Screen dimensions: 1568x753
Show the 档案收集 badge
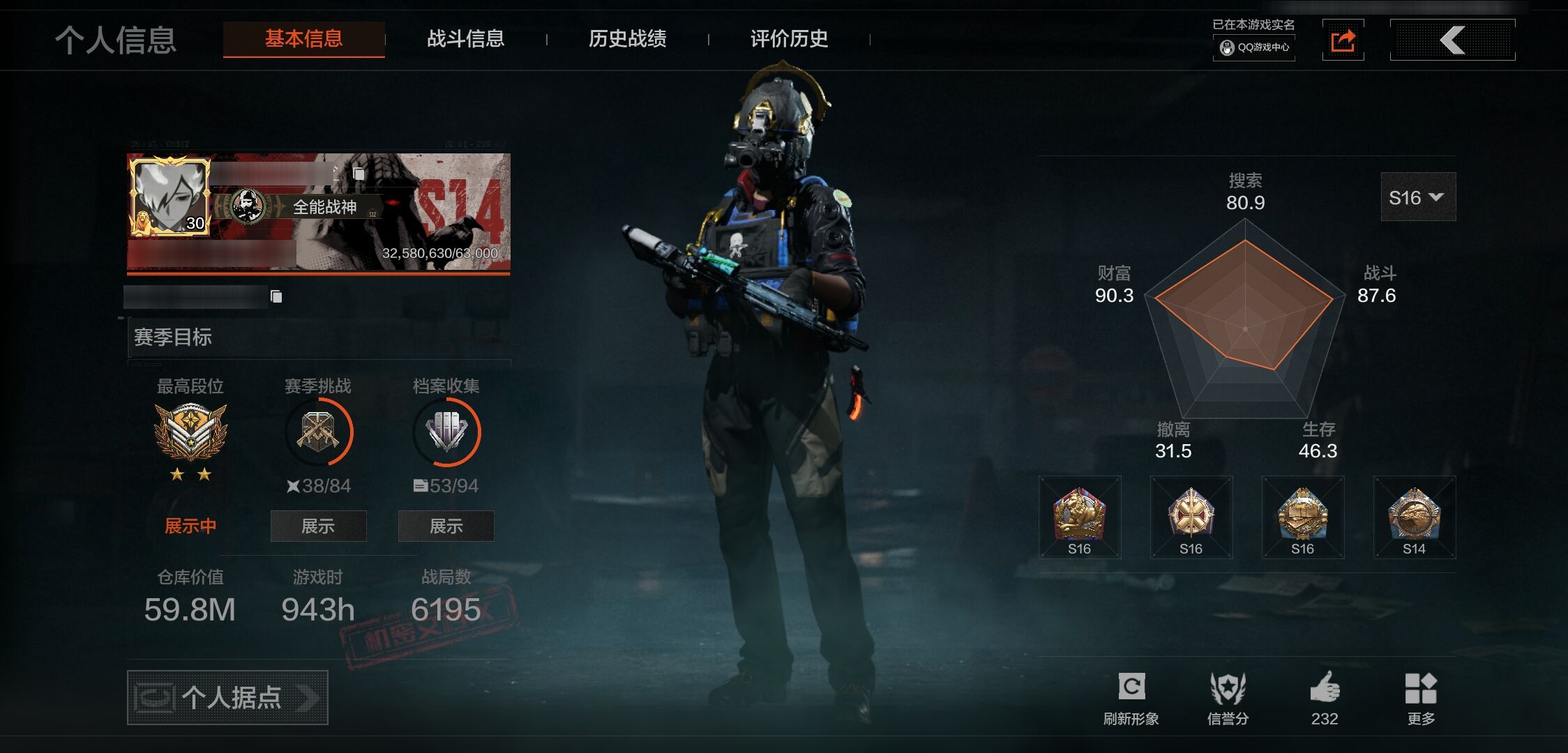tap(446, 526)
